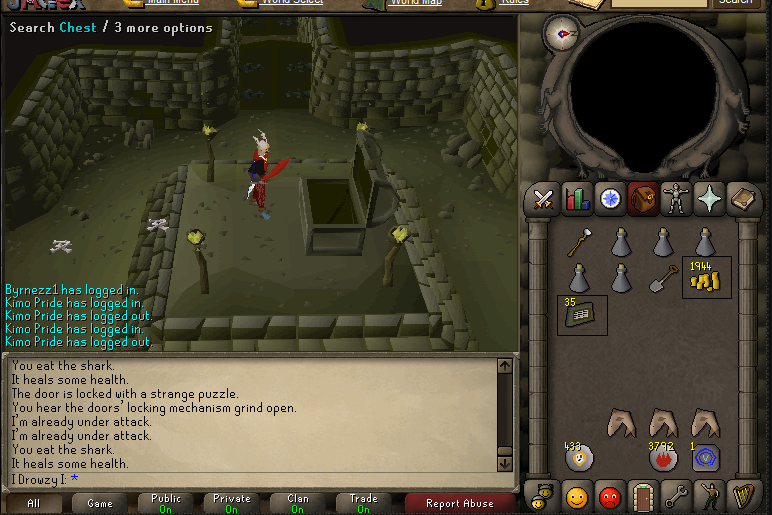Screen dimensions: 772x515
Task: Open the prayer tab
Action: point(710,199)
